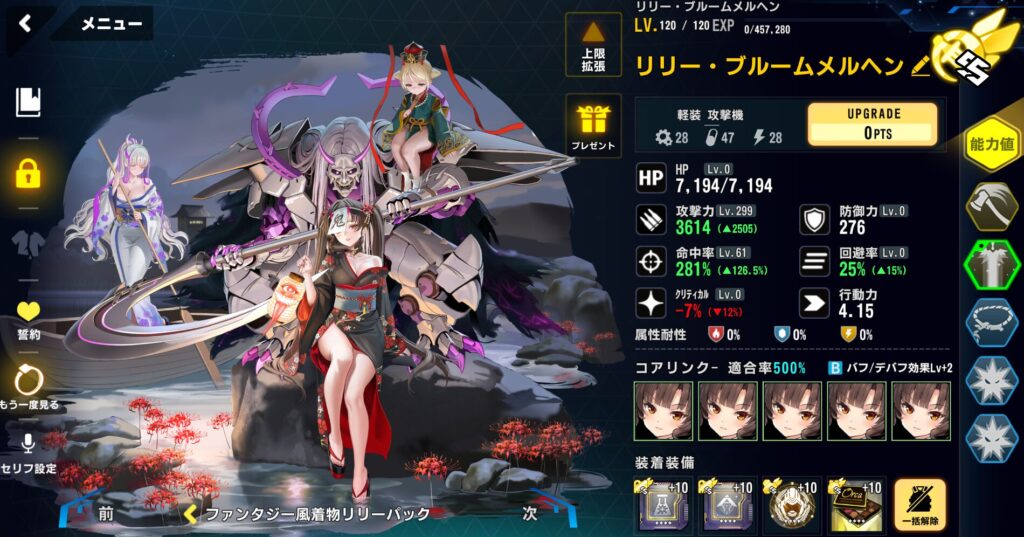Image resolution: width=1024 pixels, height=537 pixels.
Task: Replay with the もう一度見る ring button
Action: click(28, 385)
